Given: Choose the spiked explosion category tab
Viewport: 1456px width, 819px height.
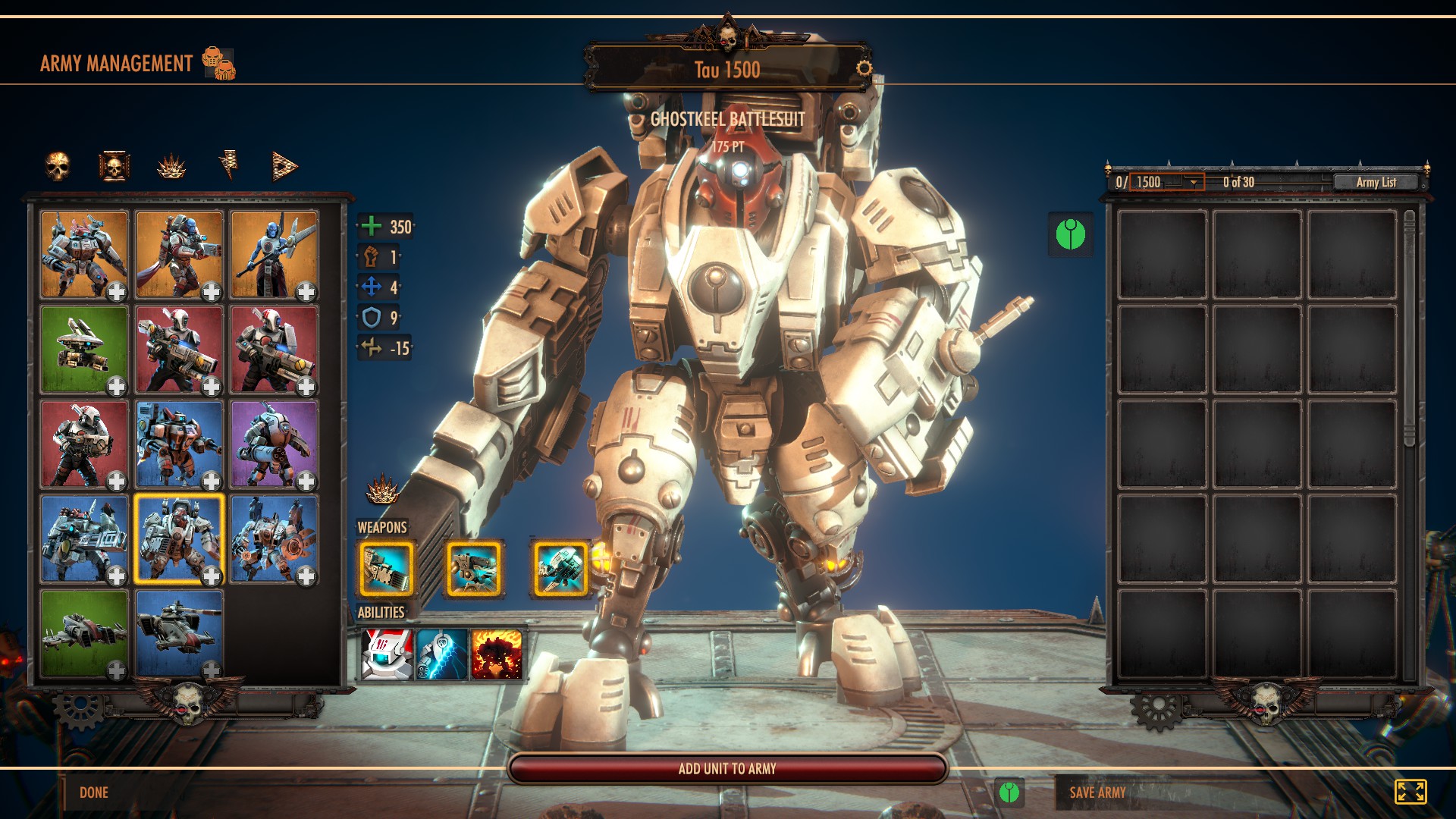Looking at the screenshot, I should (x=171, y=166).
